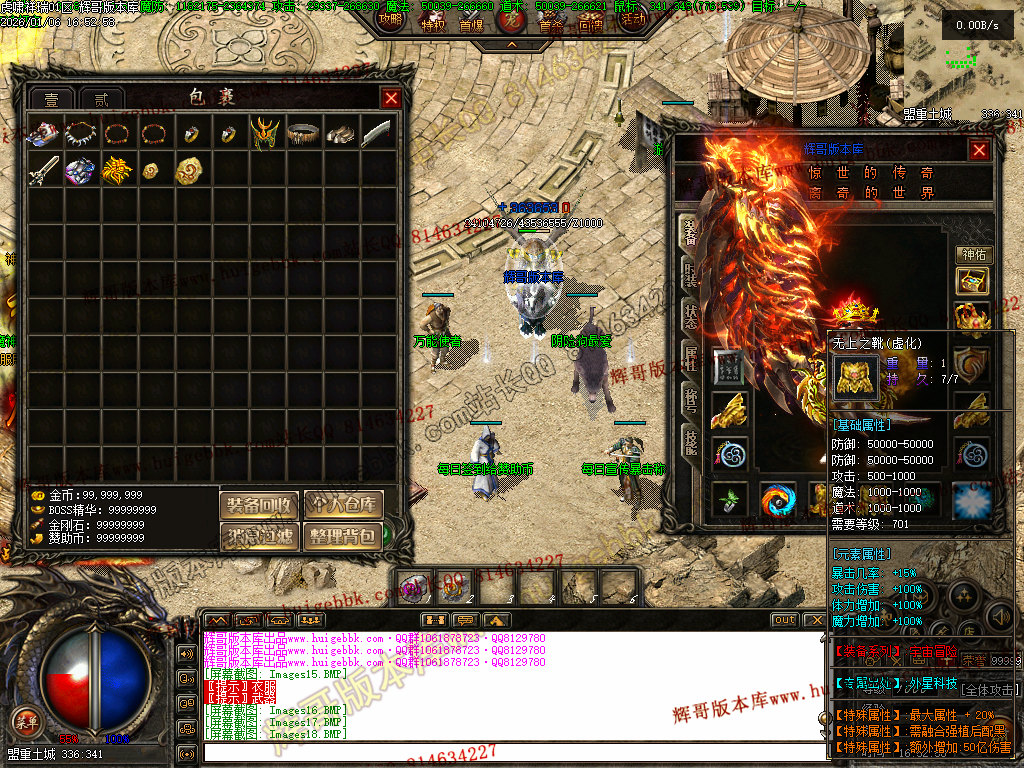Image resolution: width=1024 pixels, height=768 pixels.
Task: Click the 神佑 button
Action: 972,255
